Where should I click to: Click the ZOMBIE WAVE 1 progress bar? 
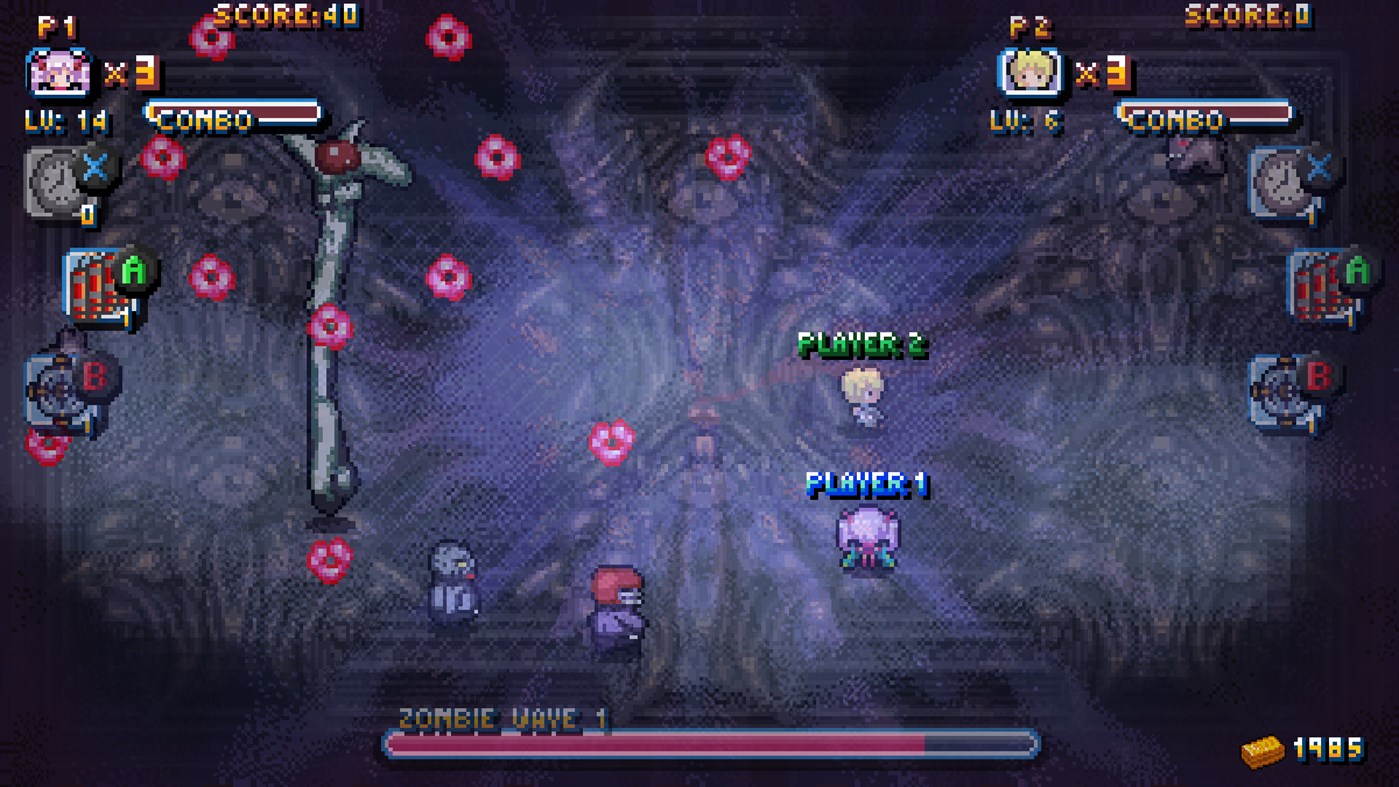pyautogui.click(x=705, y=744)
